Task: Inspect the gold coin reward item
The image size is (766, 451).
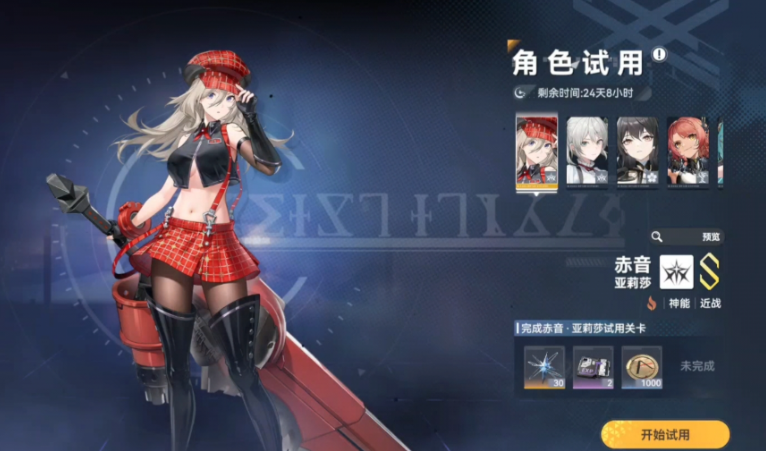Action: [x=641, y=366]
